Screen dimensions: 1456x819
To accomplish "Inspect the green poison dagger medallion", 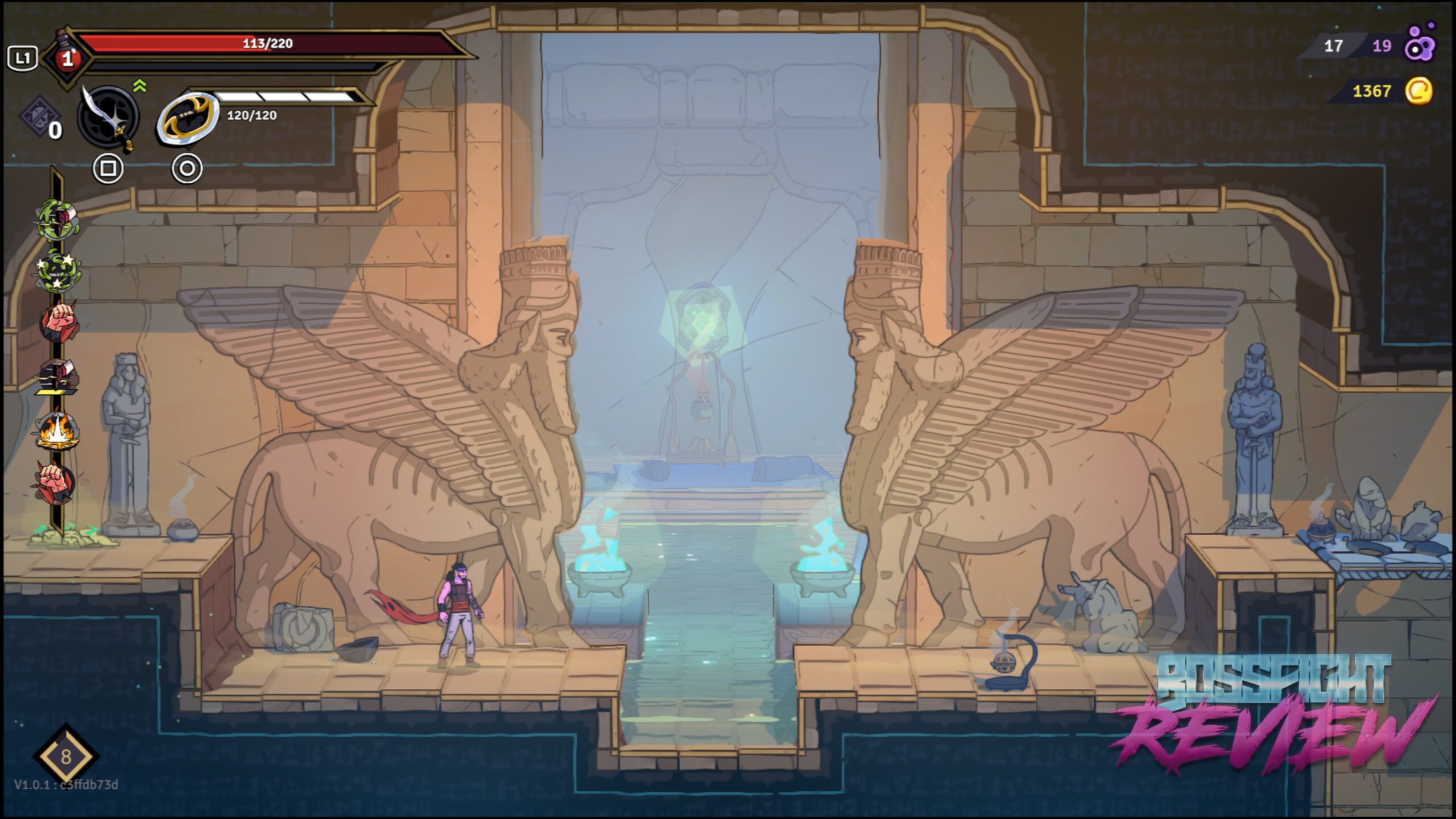I will (57, 219).
